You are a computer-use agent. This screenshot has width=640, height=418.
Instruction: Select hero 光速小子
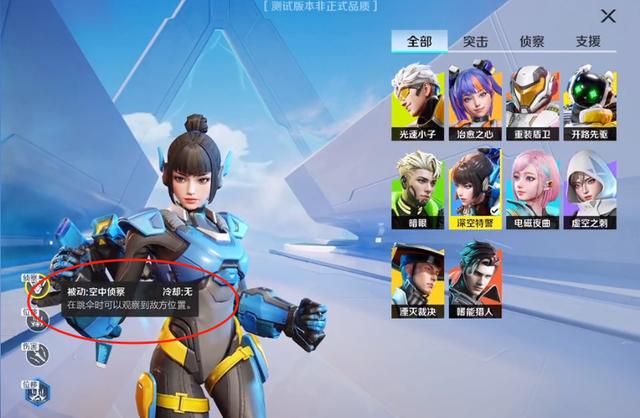(x=416, y=98)
